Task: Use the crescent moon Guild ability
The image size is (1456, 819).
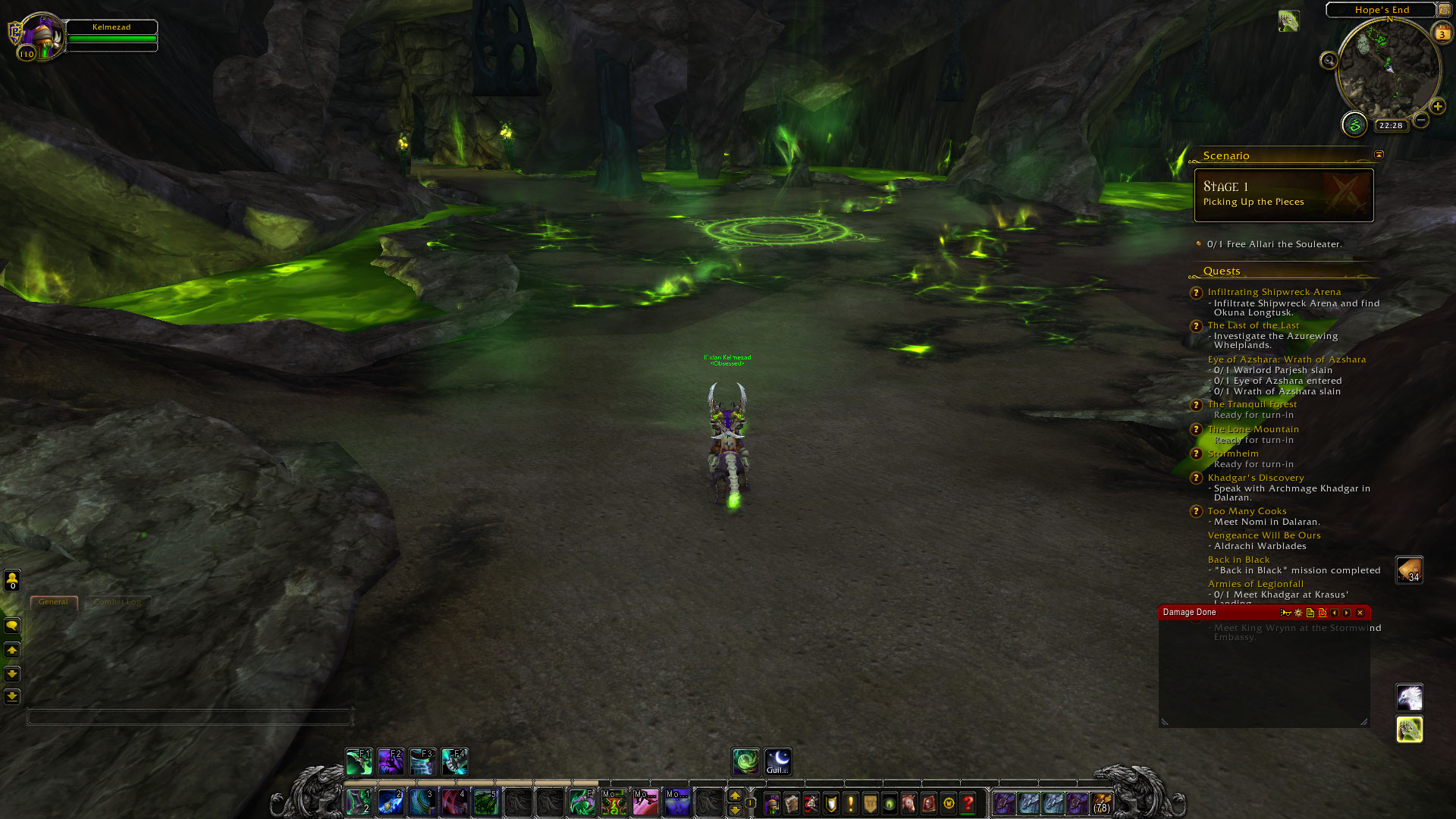Action: tap(778, 761)
